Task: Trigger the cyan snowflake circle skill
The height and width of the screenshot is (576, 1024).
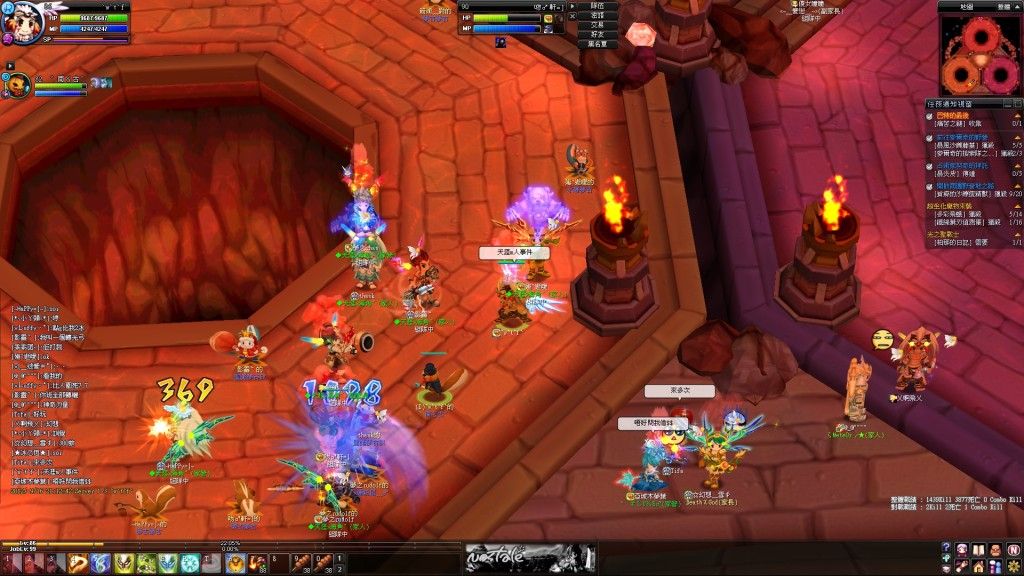Action: 190,563
